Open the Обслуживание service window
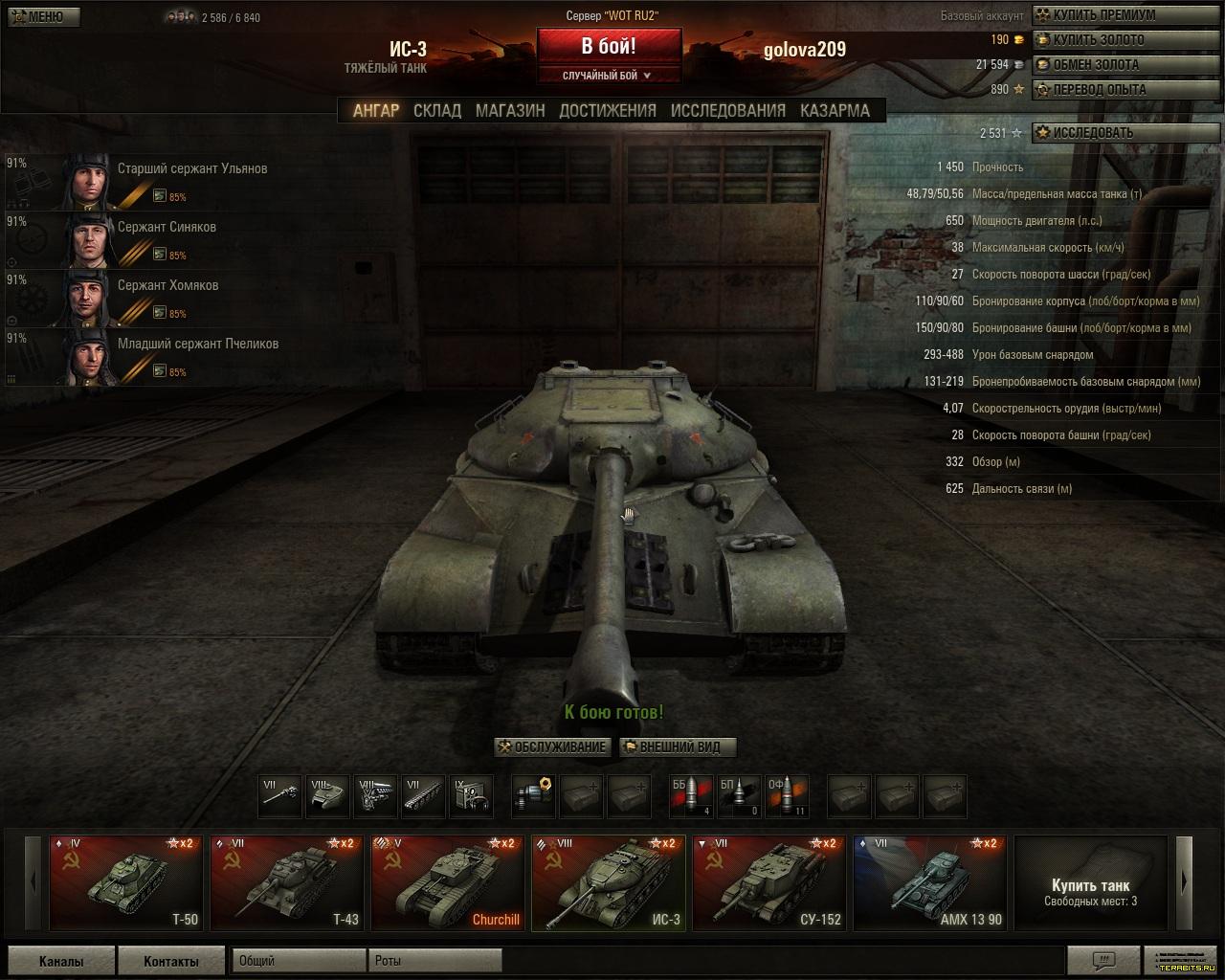 (552, 747)
